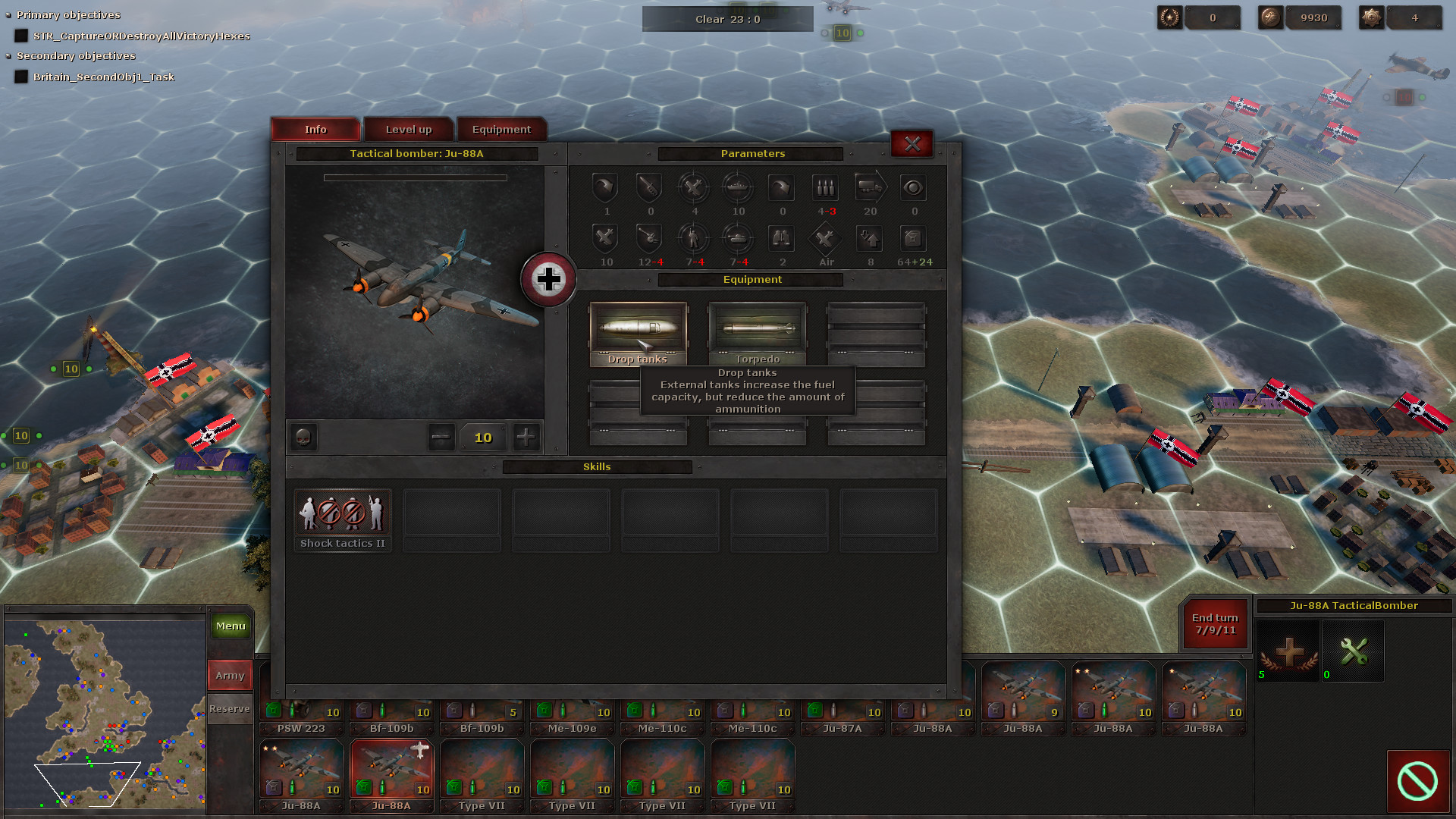
Task: Click the ammunition bullets parameter icon
Action: point(825,188)
